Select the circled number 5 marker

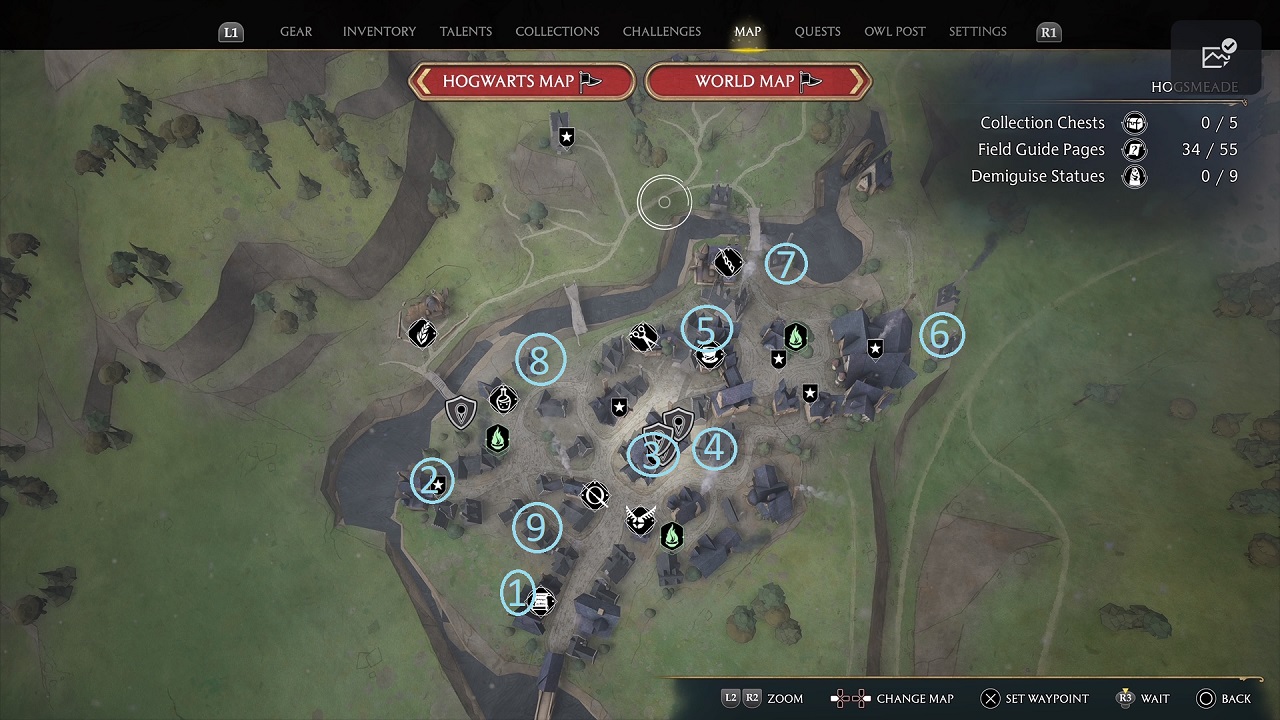click(x=706, y=329)
